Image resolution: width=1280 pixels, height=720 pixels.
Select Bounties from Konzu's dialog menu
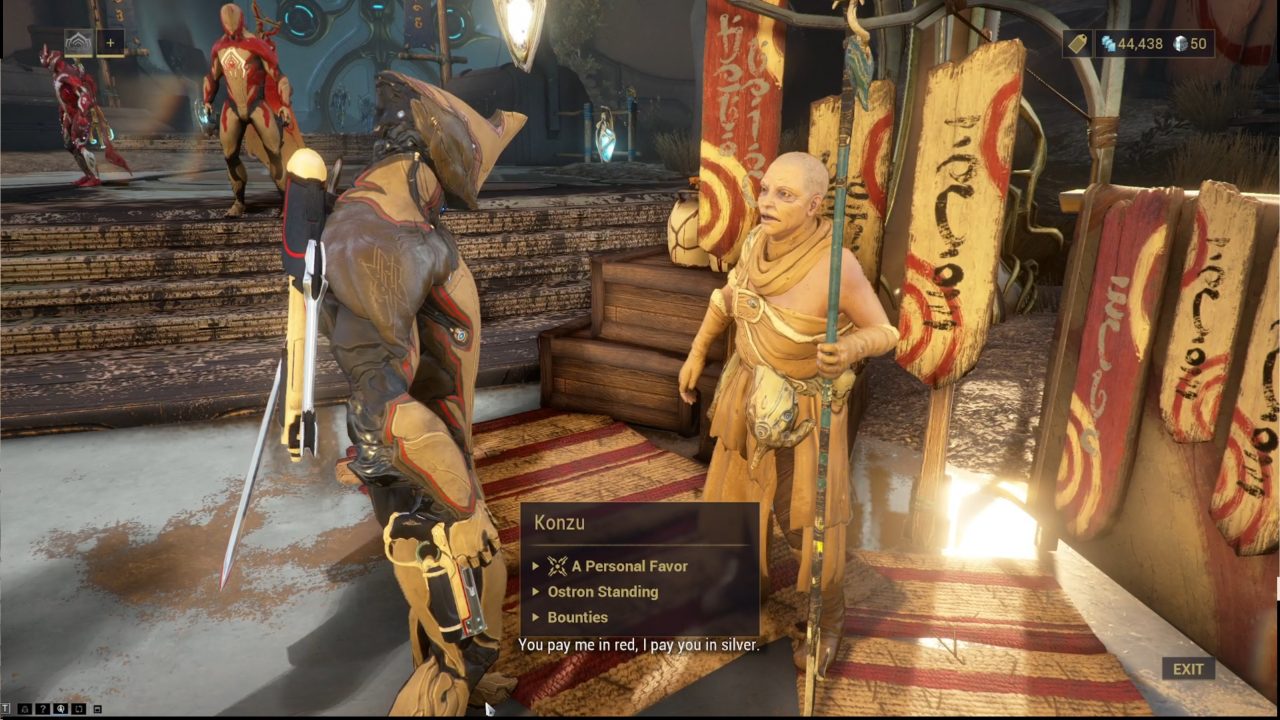578,617
